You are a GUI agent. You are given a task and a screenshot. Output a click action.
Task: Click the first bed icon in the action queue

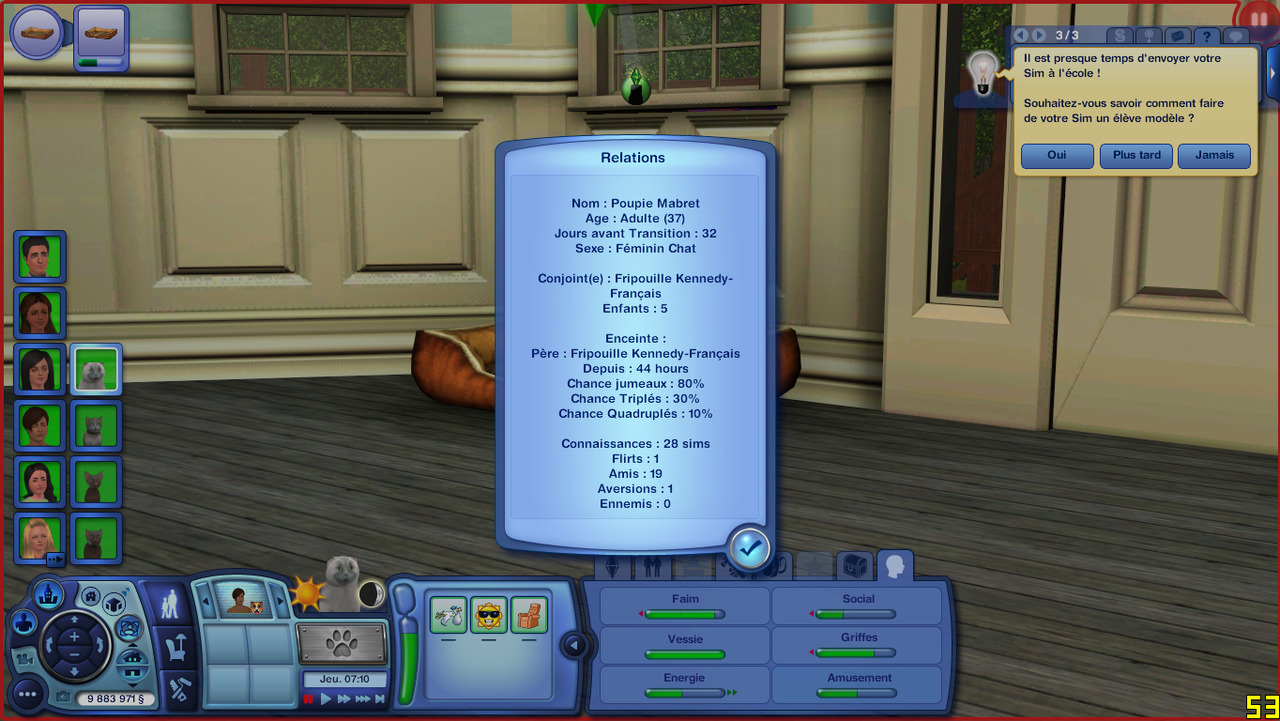click(x=37, y=32)
